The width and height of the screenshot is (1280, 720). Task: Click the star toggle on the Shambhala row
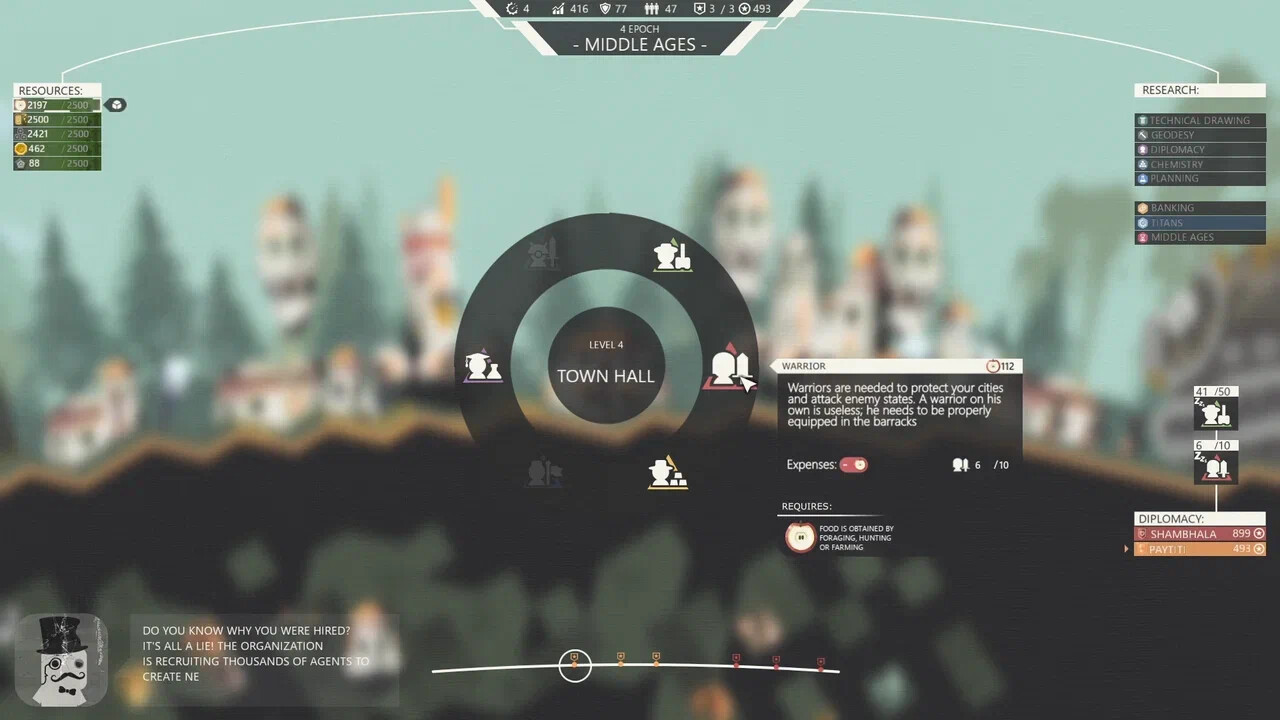(x=1258, y=533)
